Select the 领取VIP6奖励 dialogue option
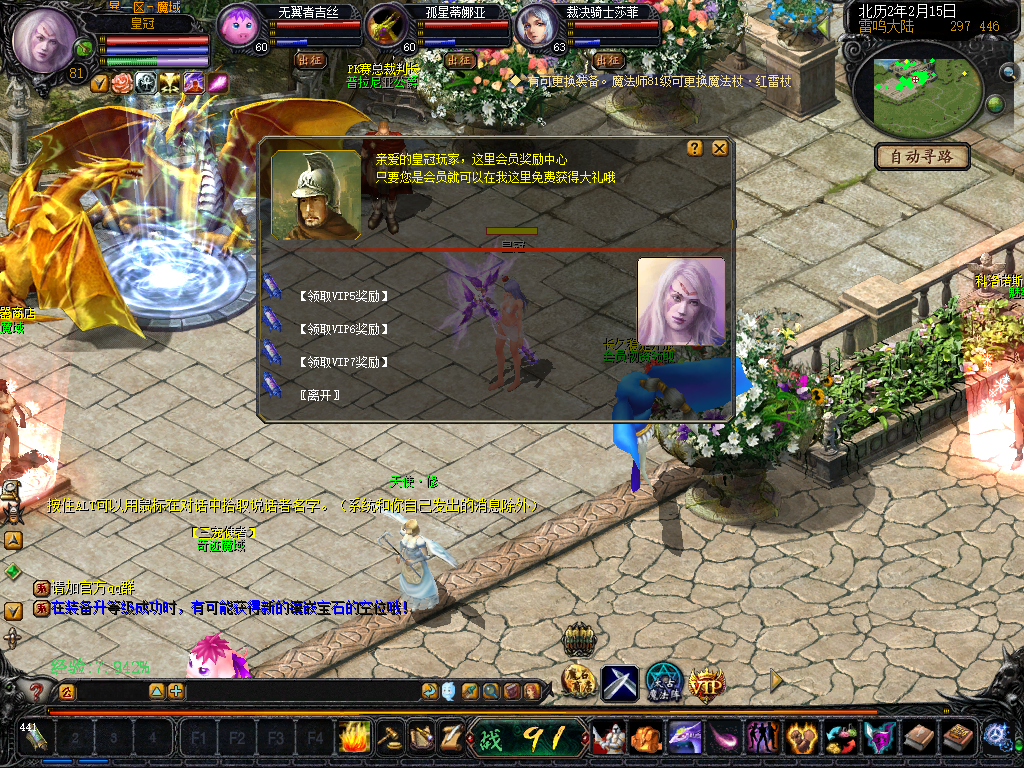1024x768 pixels. pyautogui.click(x=343, y=329)
